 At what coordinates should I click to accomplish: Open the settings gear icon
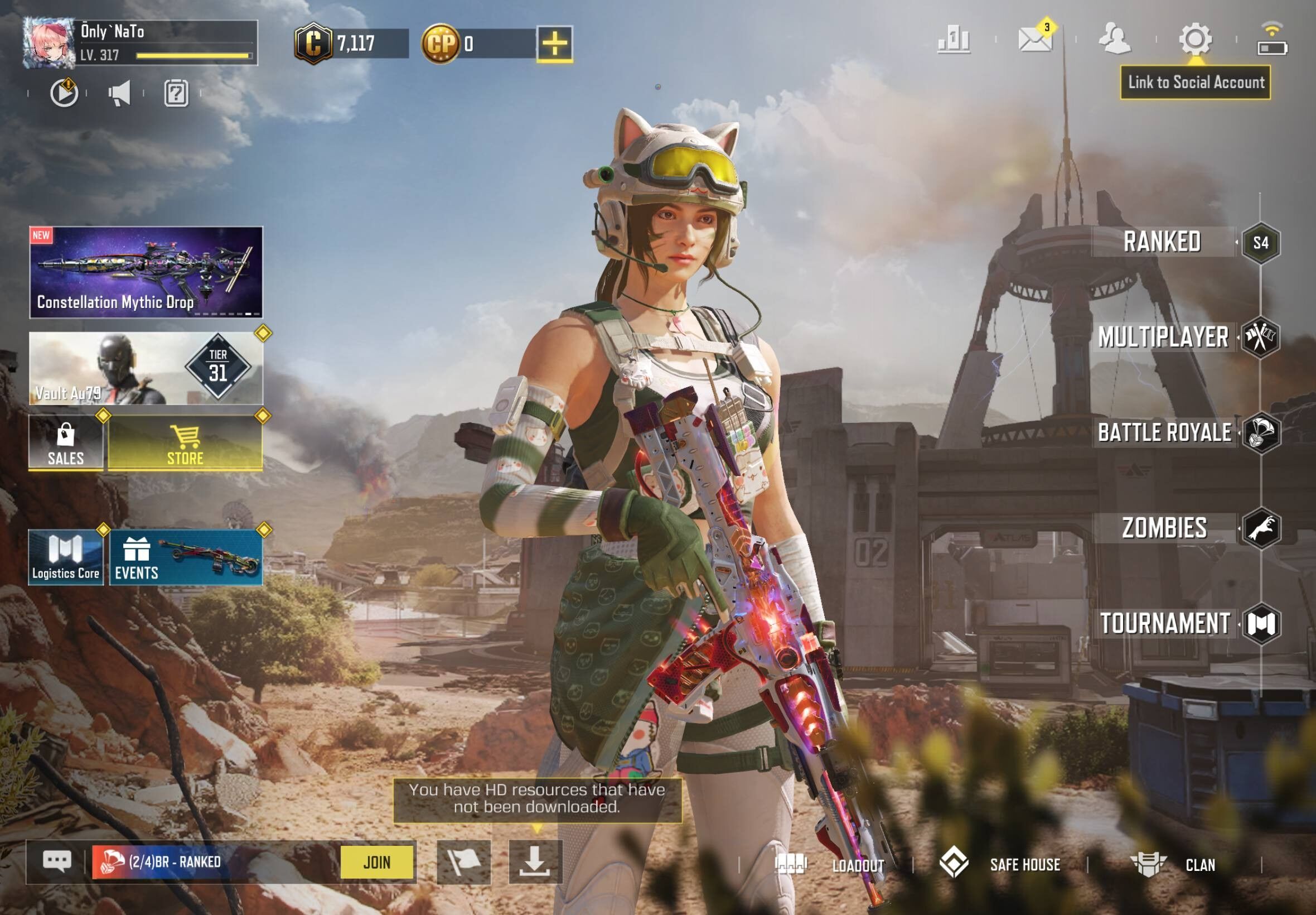(1194, 39)
